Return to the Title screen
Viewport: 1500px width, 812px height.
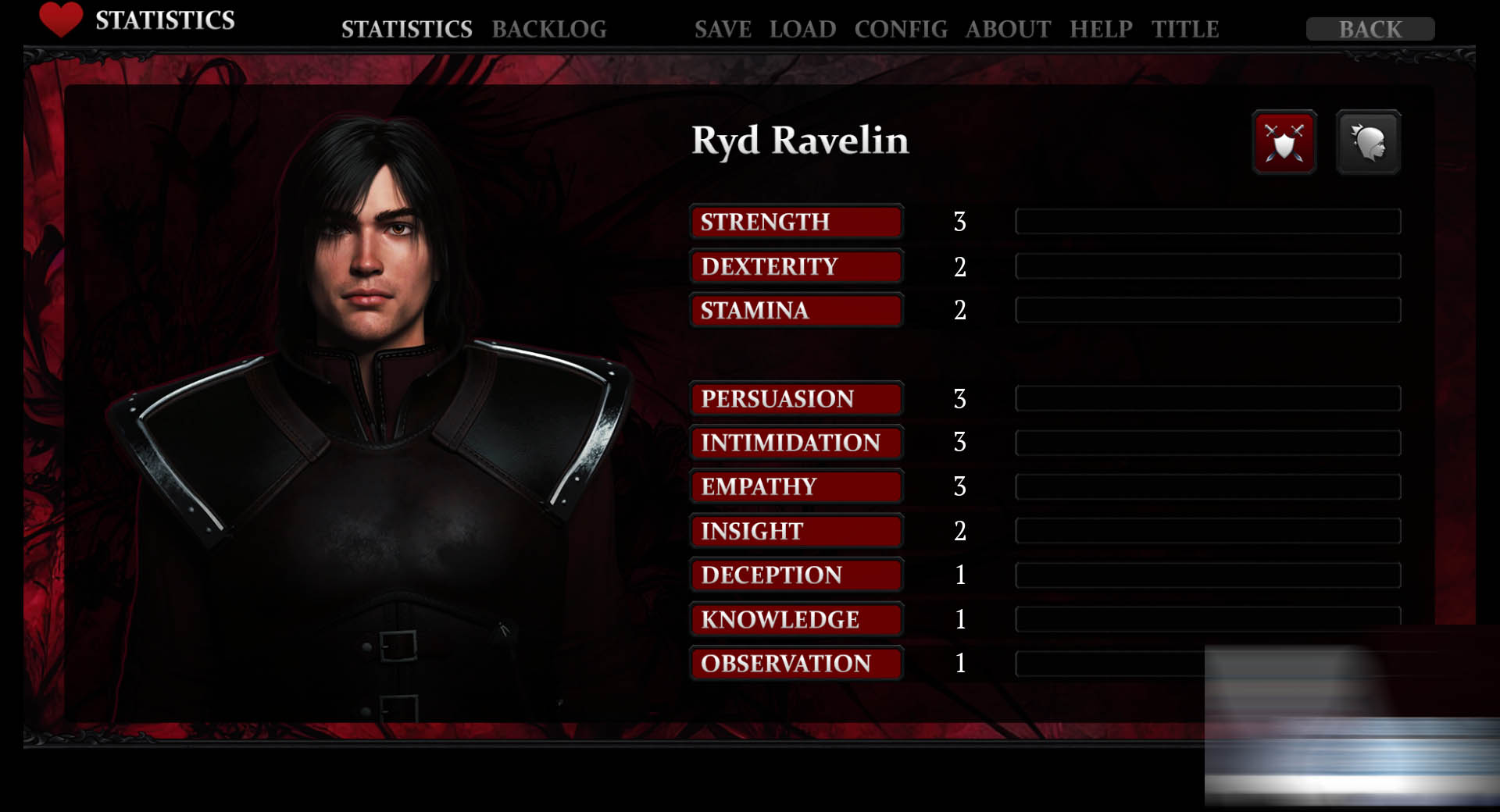(1184, 29)
